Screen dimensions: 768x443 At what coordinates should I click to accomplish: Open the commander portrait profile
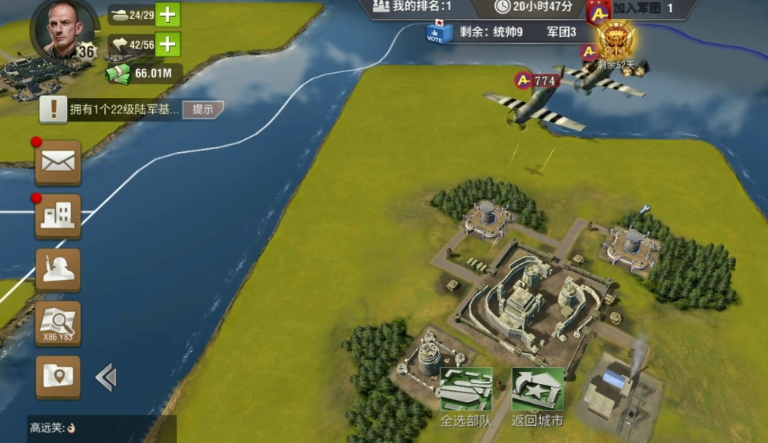[x=63, y=28]
